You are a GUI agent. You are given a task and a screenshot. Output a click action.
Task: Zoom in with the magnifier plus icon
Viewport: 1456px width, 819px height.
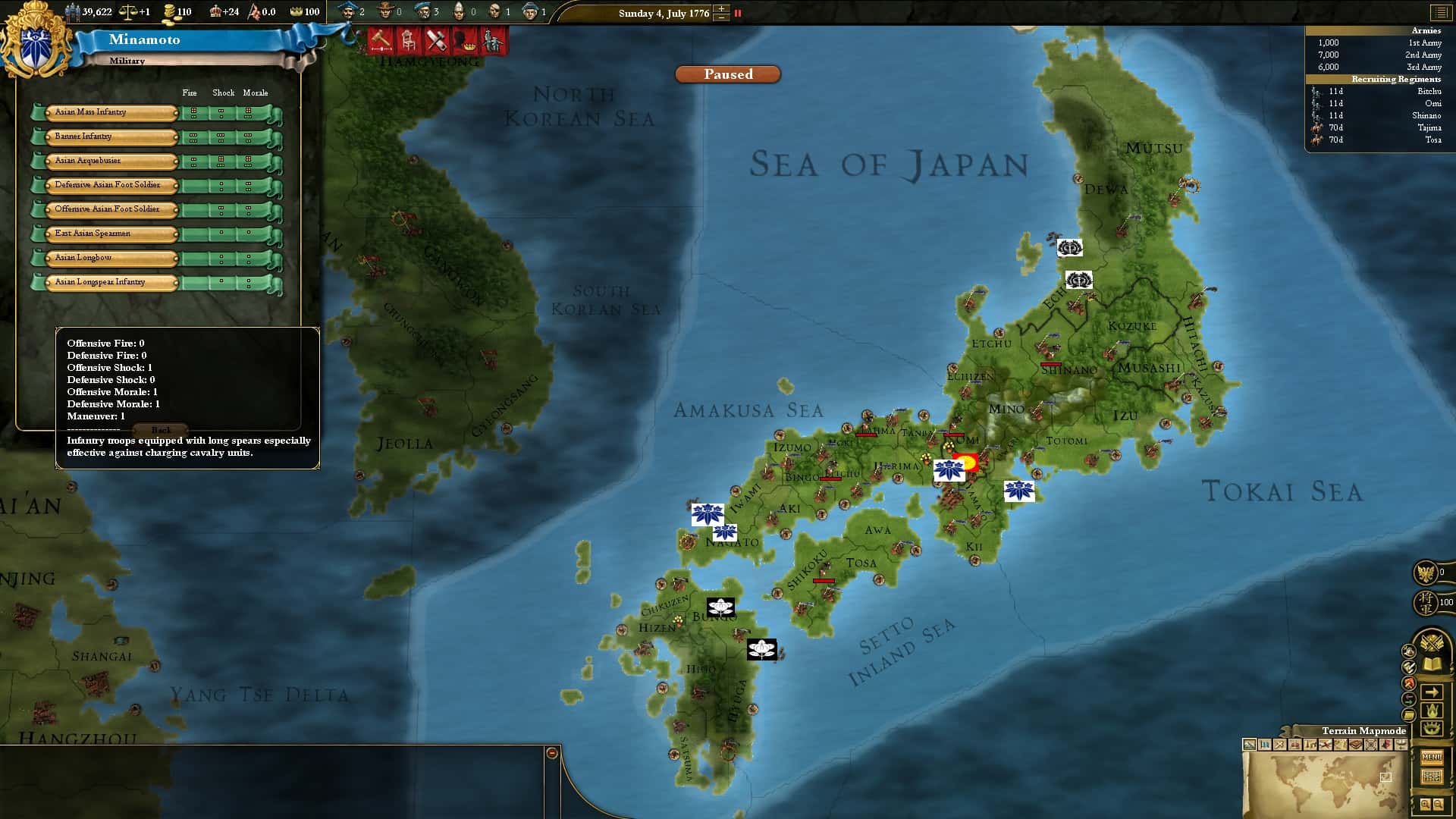click(1425, 803)
